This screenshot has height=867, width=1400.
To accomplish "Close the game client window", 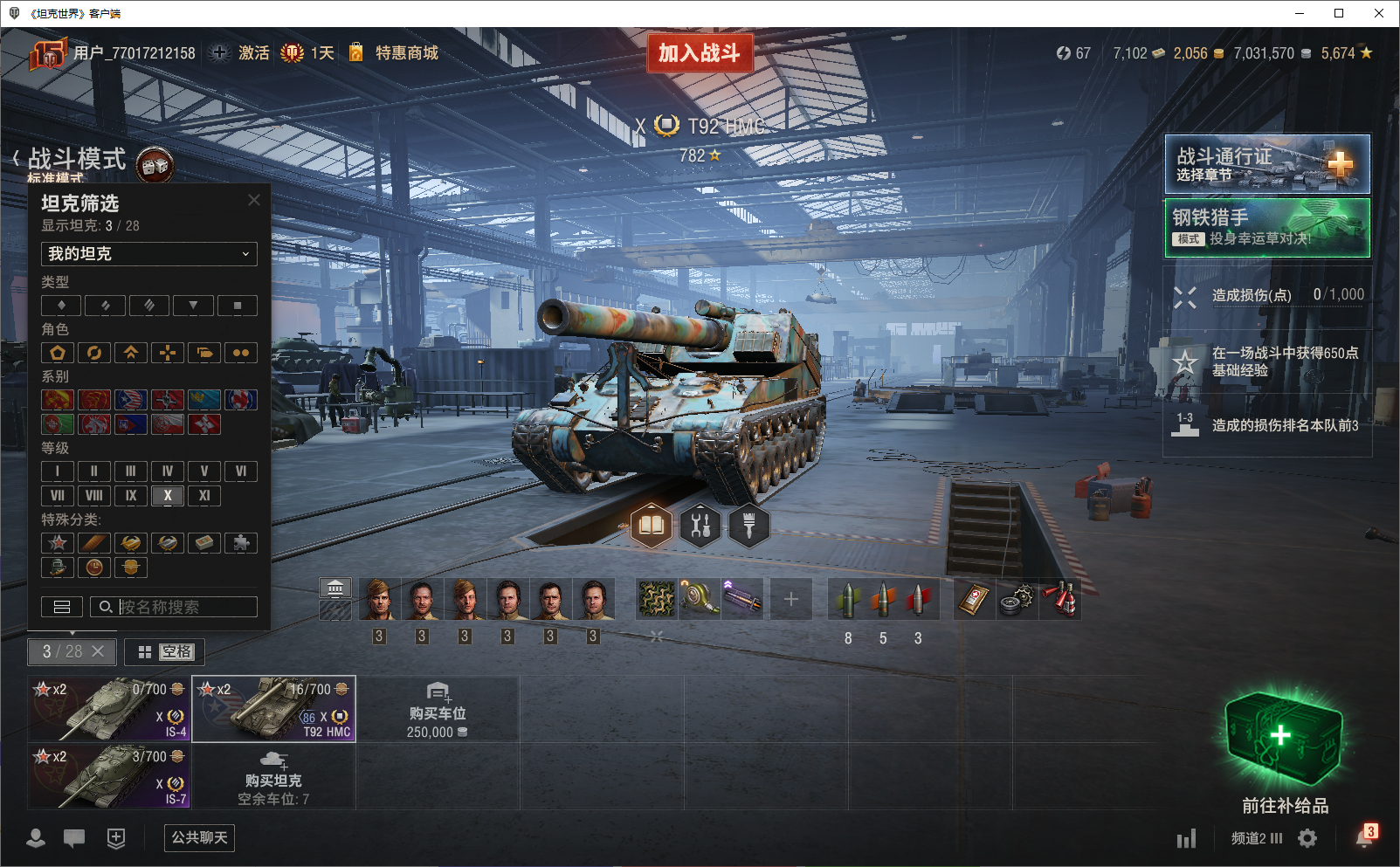I will click(1379, 13).
